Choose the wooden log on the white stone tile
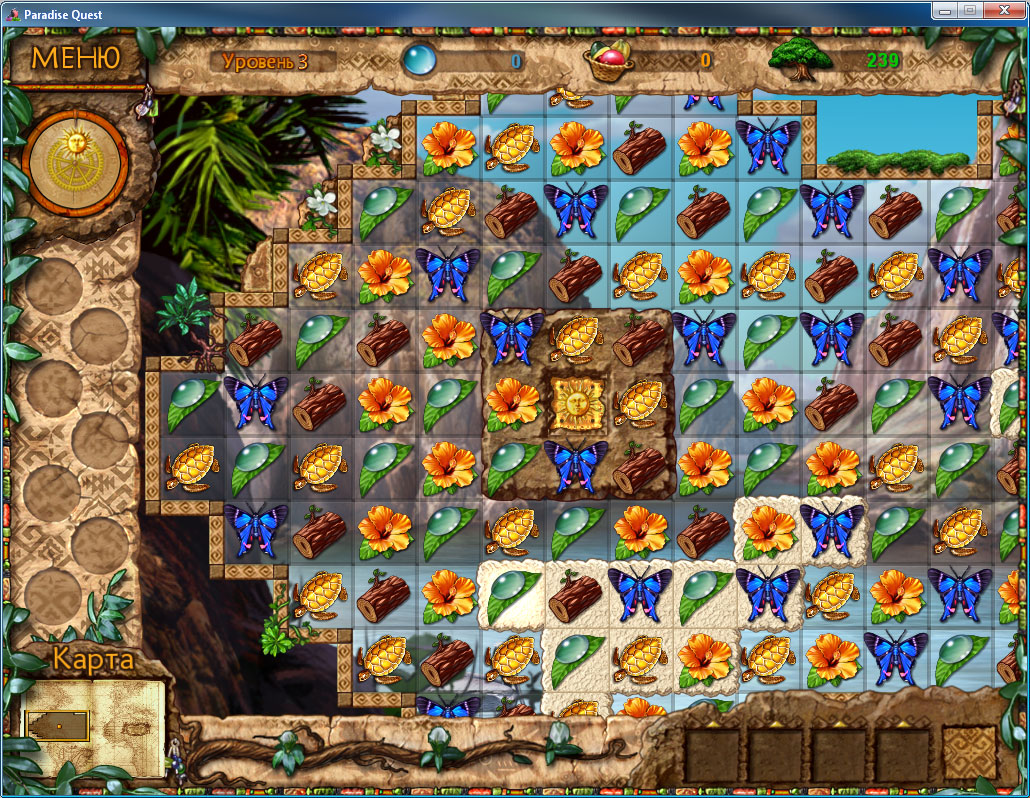 [577, 594]
